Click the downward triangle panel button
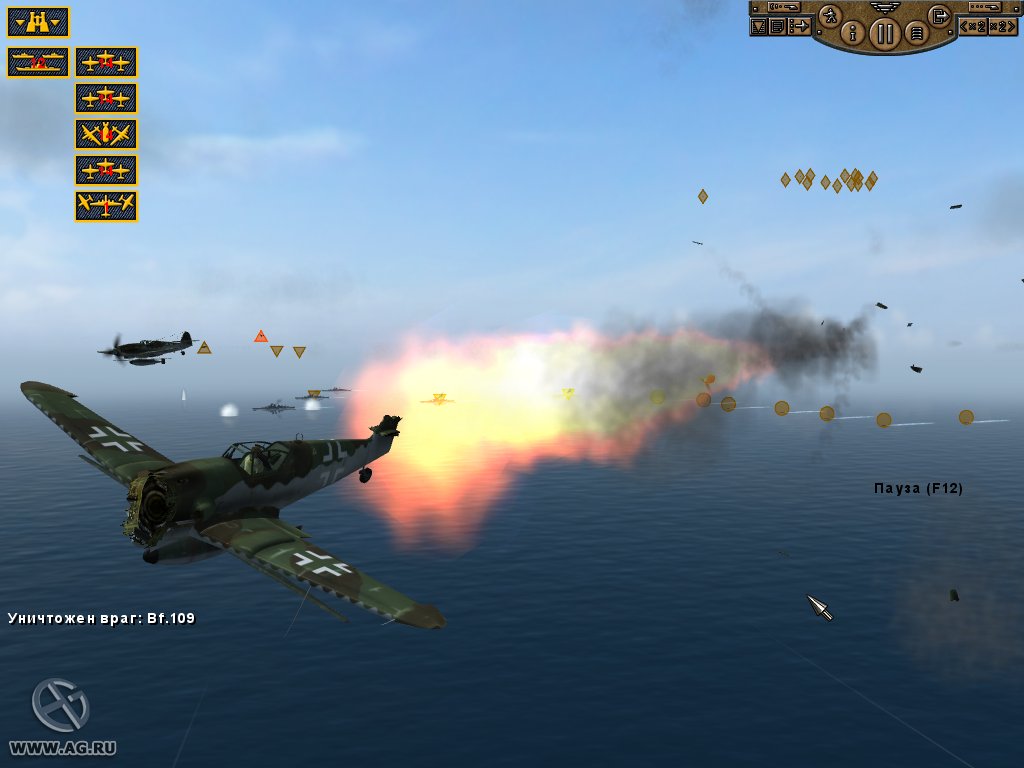 click(759, 26)
